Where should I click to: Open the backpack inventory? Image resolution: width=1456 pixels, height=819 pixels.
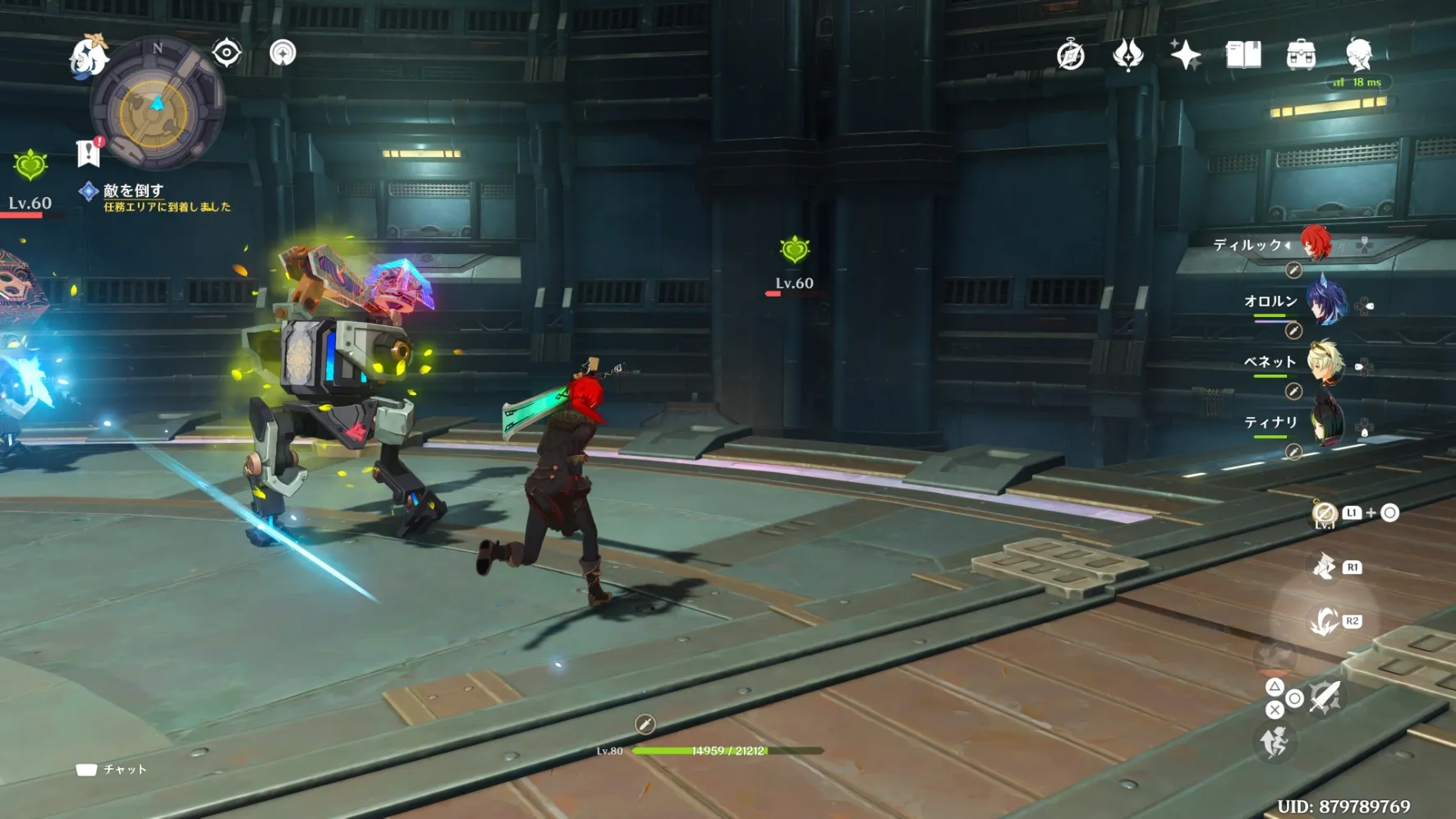pos(1301,55)
